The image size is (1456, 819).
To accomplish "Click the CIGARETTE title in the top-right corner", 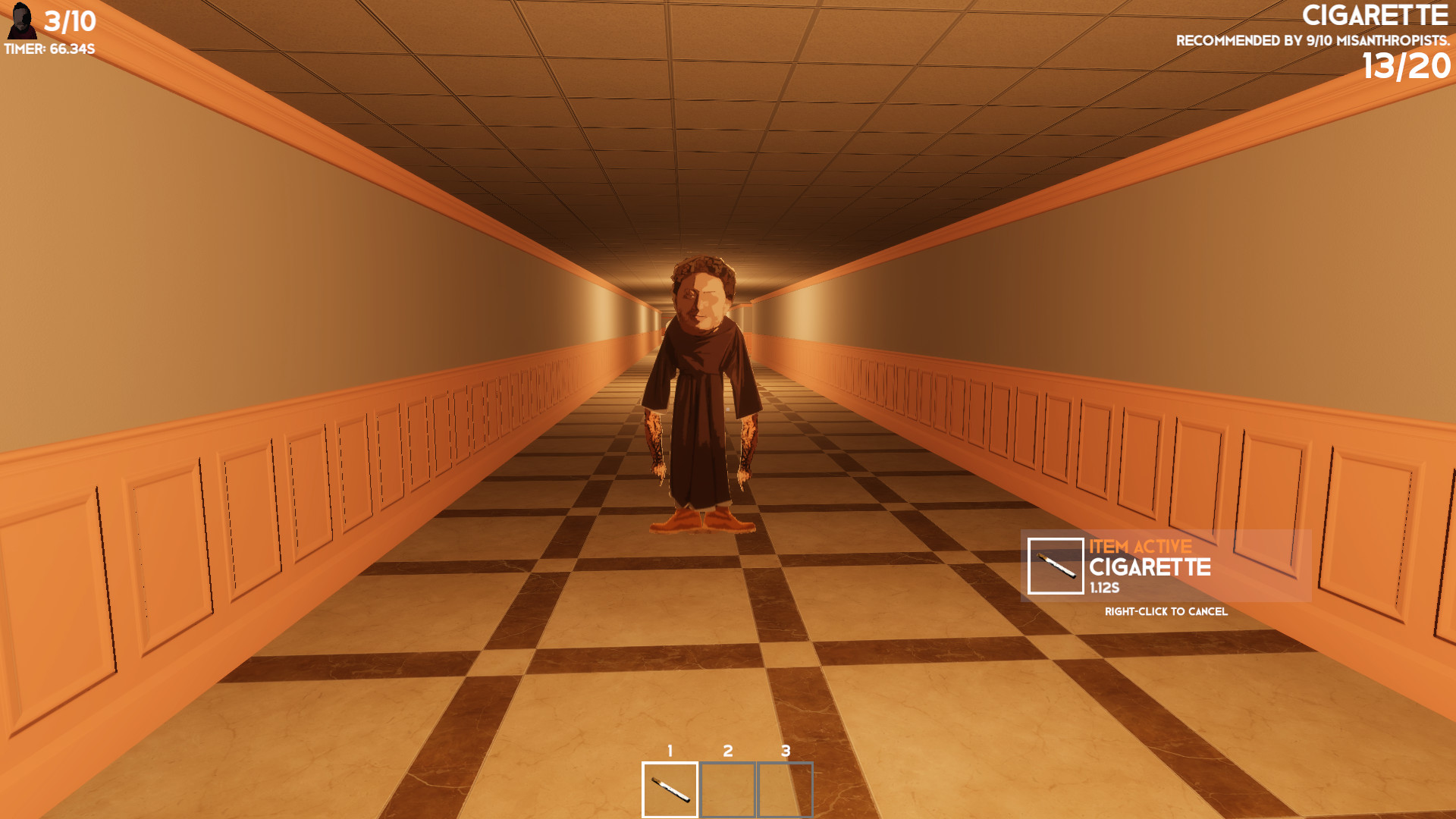I will 1376,14.
